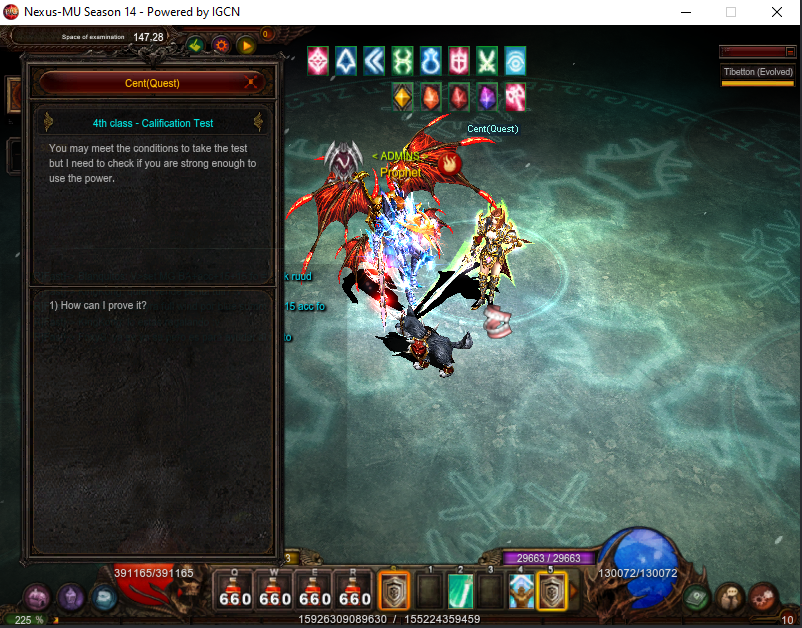802x628 pixels.
Task: Choose the "How can I prove it?" reply
Action: tap(98, 305)
